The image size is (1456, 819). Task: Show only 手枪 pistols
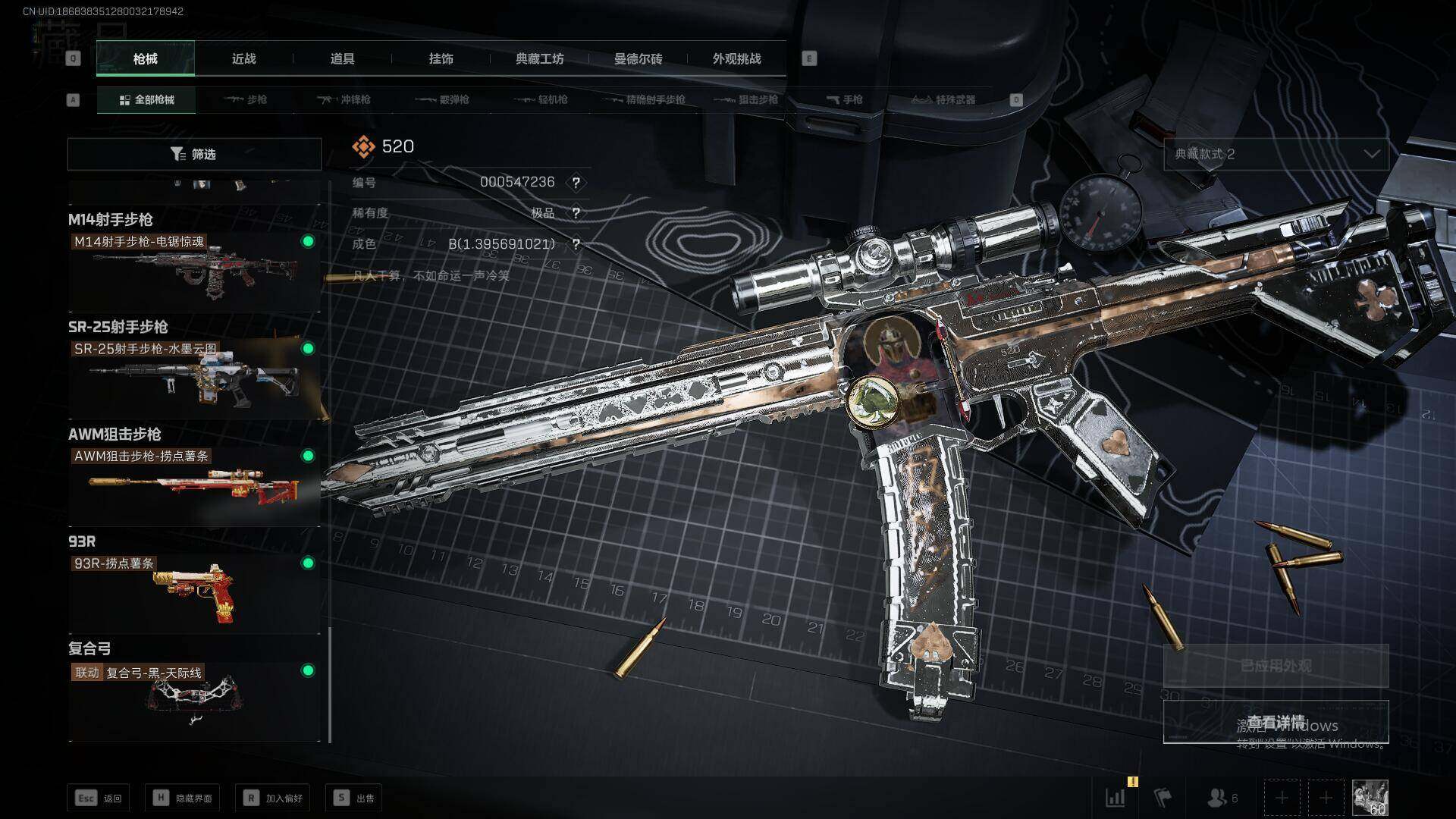844,100
